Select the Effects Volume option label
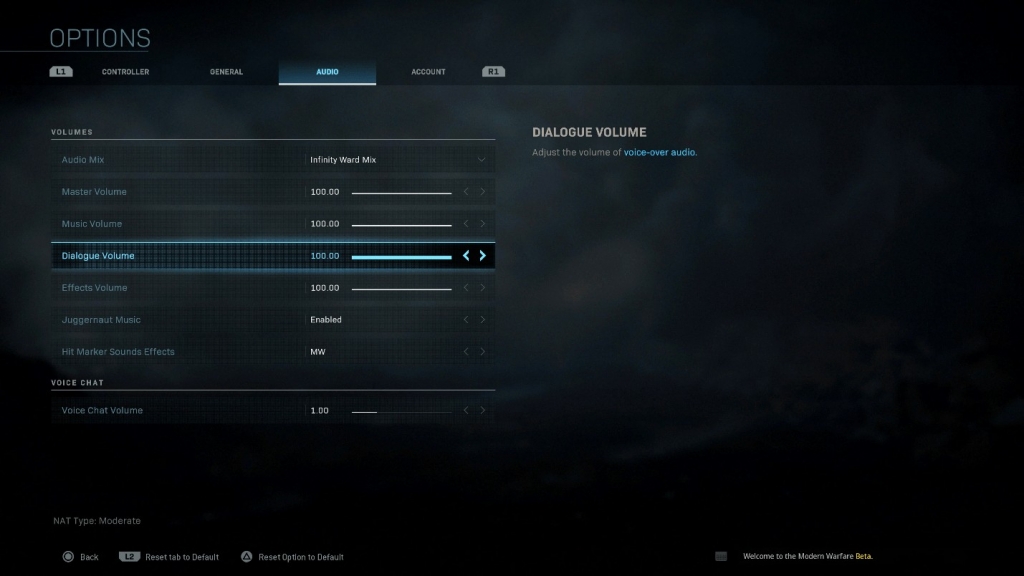Viewport: 1024px width, 576px height. [x=95, y=288]
